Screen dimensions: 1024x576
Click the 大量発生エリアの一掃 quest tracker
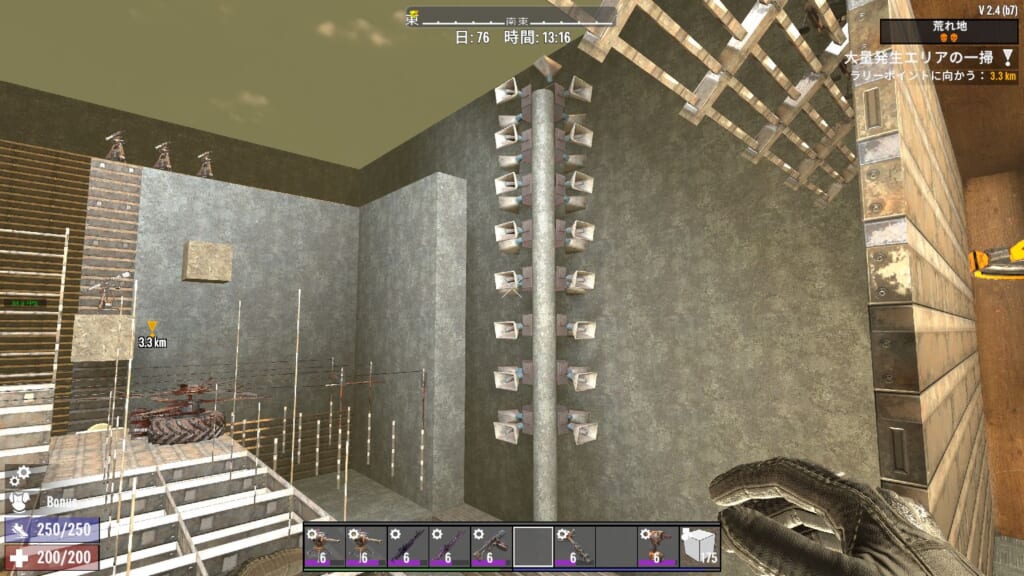[x=926, y=58]
